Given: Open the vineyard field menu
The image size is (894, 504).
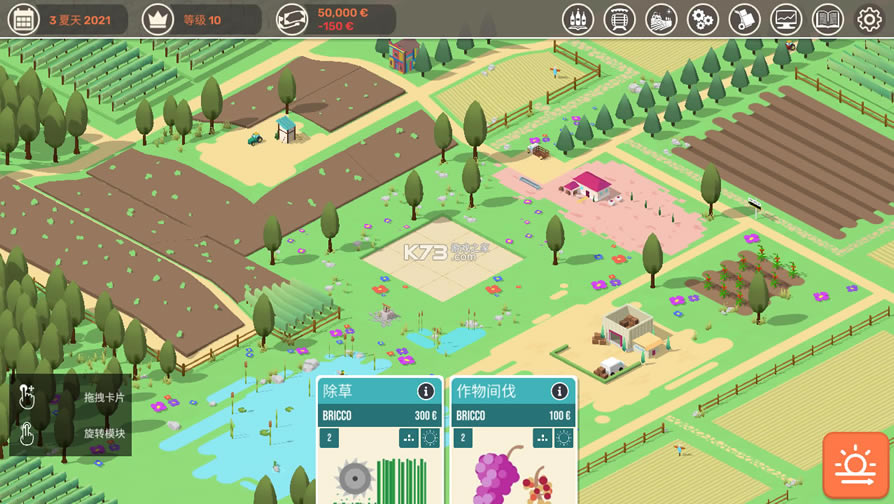Looking at the screenshot, I should coord(661,19).
